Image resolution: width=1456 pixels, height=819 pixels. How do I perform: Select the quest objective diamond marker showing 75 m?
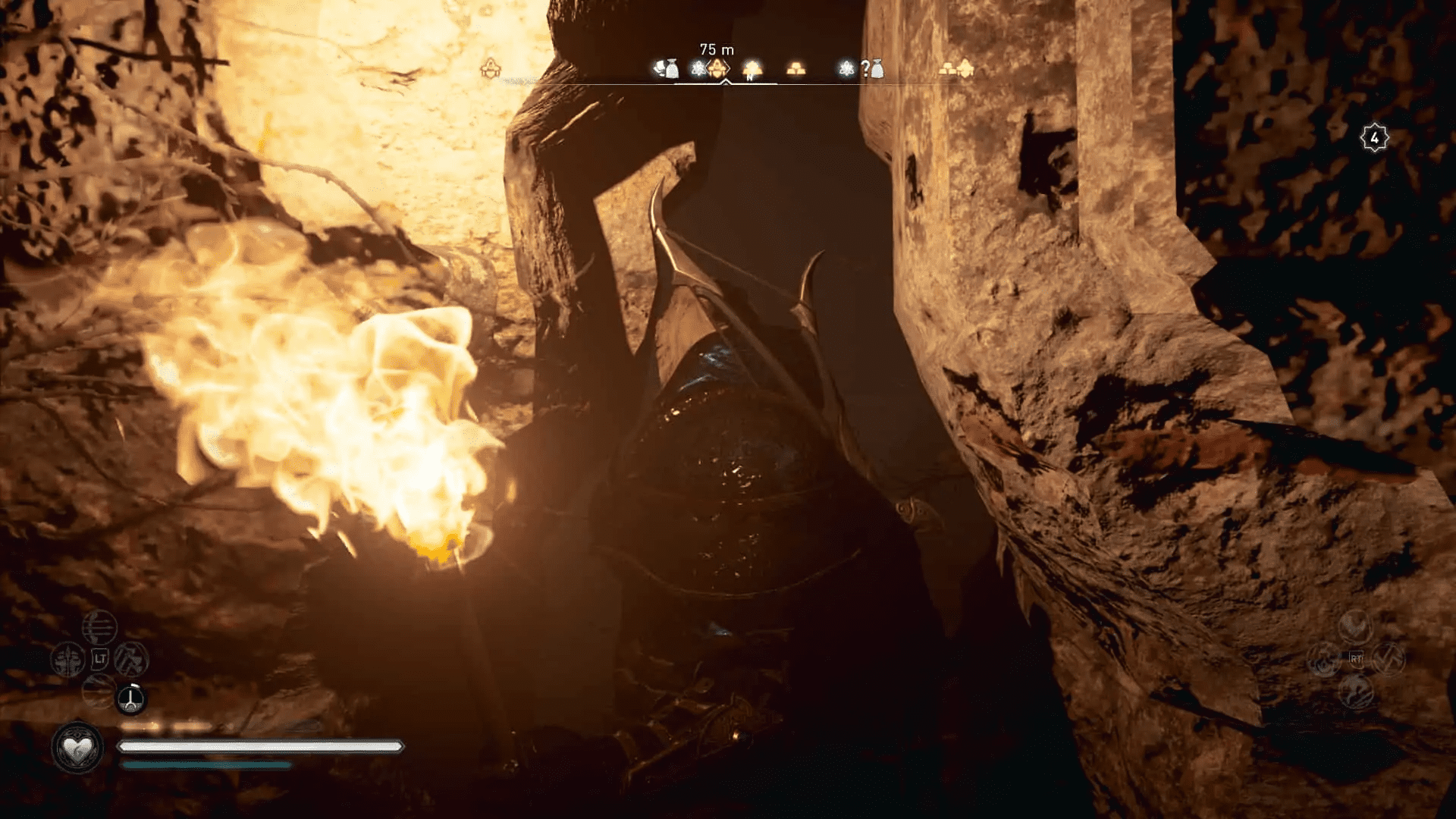coord(717,68)
